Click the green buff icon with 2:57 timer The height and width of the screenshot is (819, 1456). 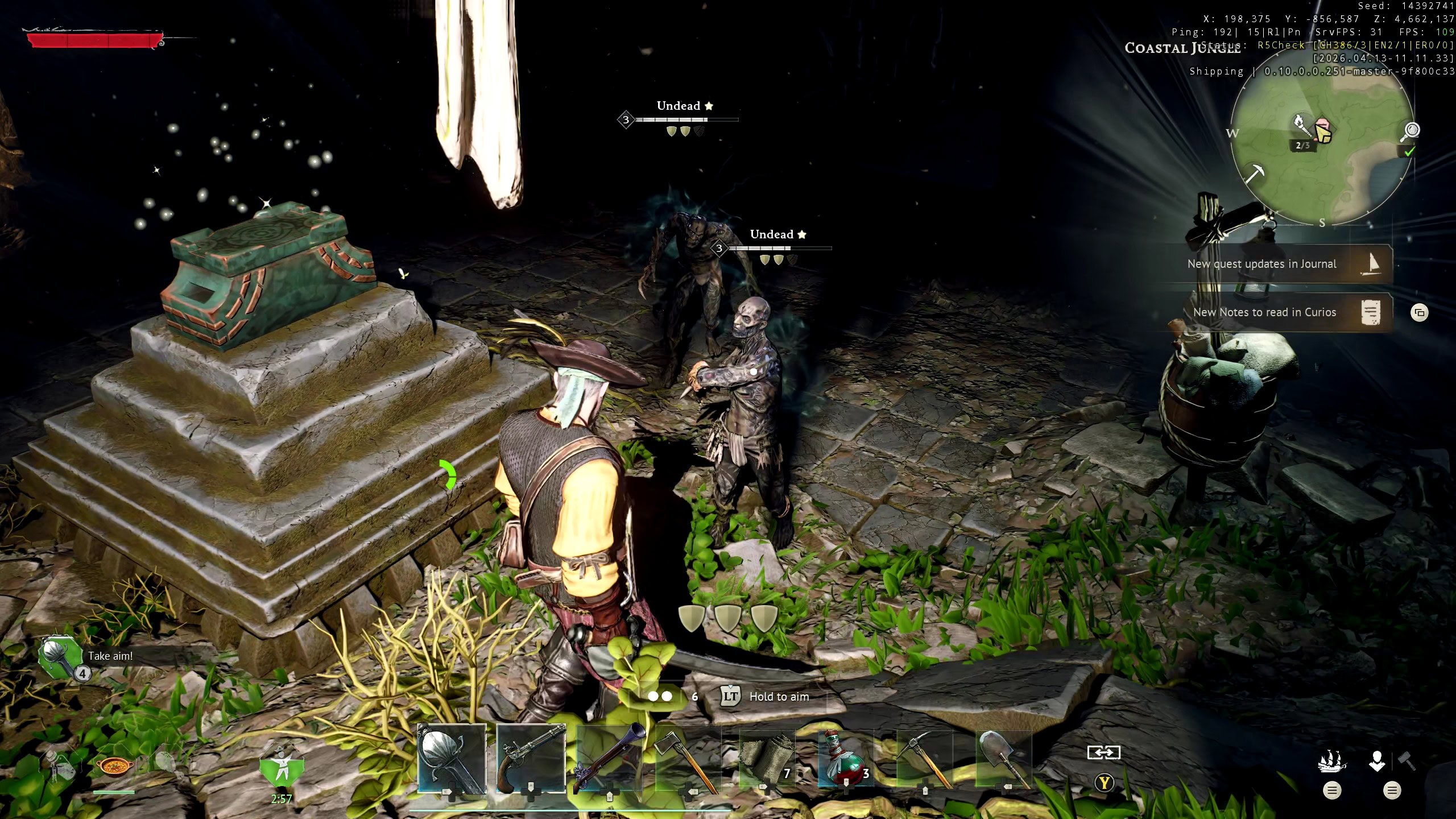pyautogui.click(x=282, y=768)
